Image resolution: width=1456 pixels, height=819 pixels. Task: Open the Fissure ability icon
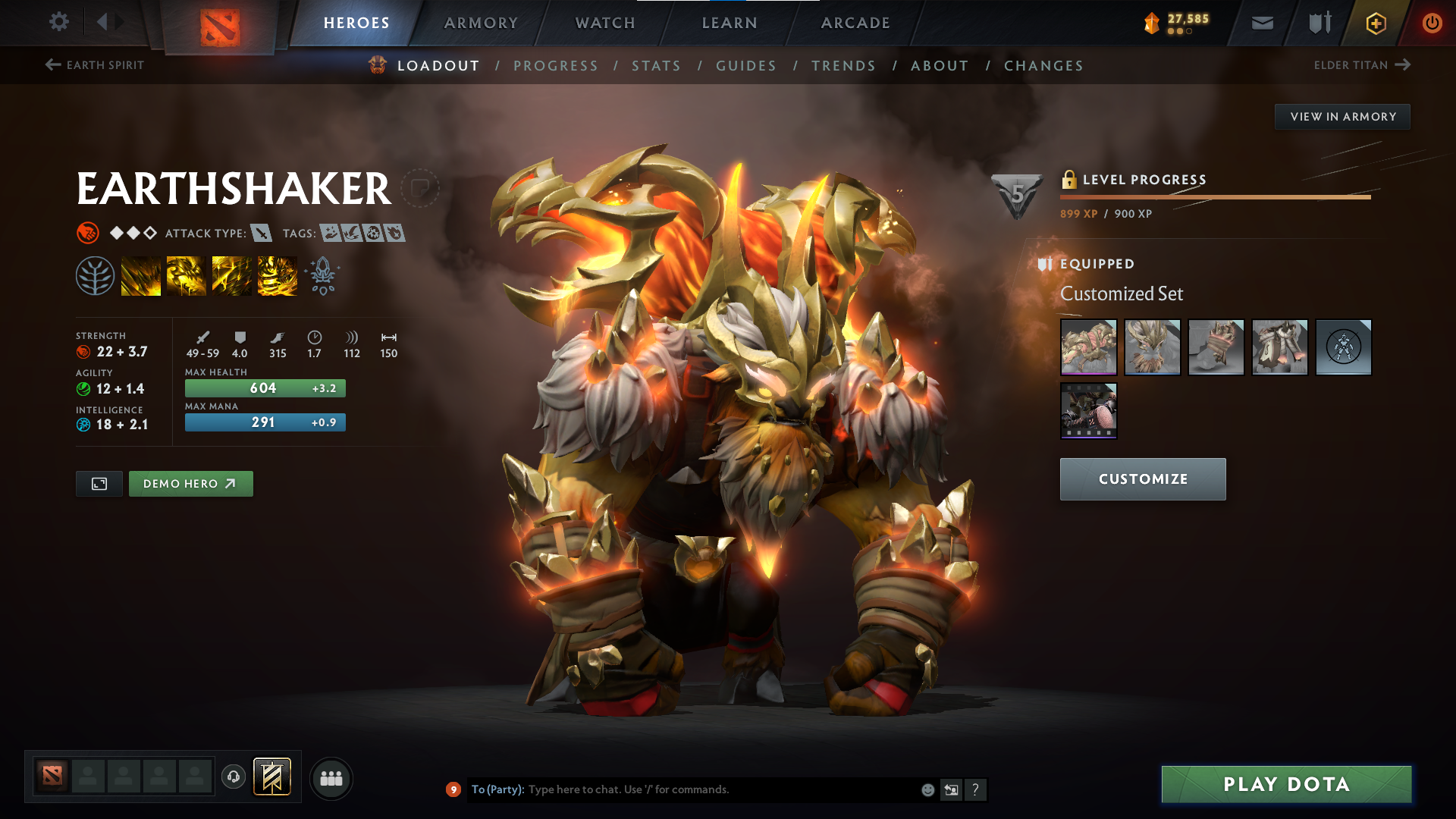[x=140, y=275]
